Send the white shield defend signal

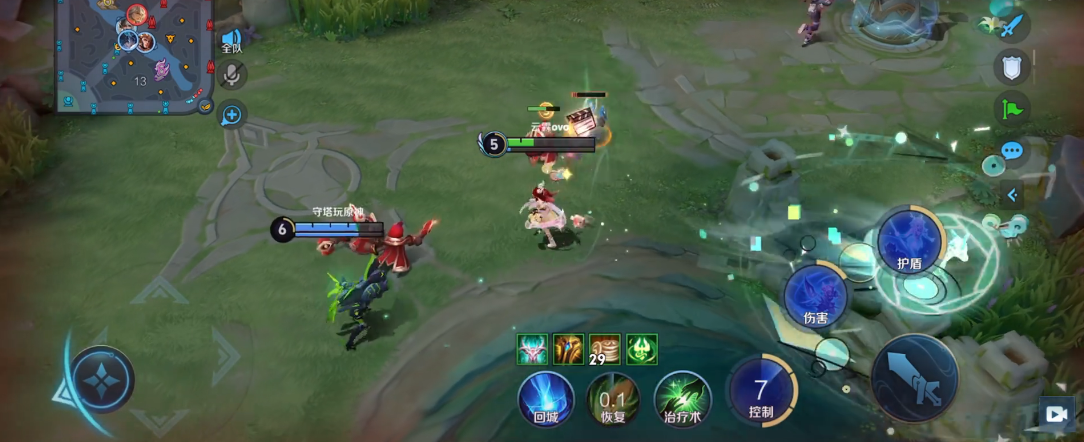point(1012,67)
